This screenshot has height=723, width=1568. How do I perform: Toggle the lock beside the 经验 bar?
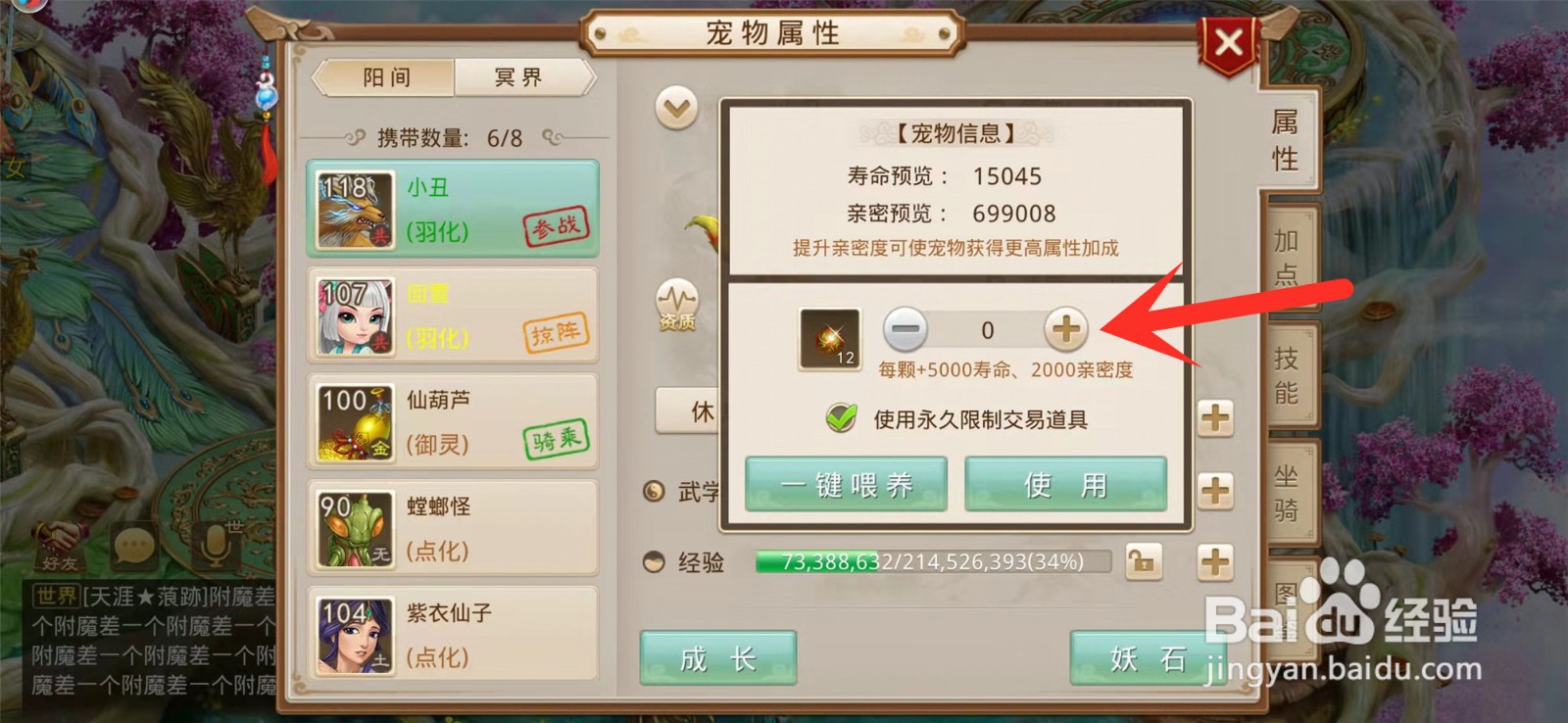[x=1146, y=561]
